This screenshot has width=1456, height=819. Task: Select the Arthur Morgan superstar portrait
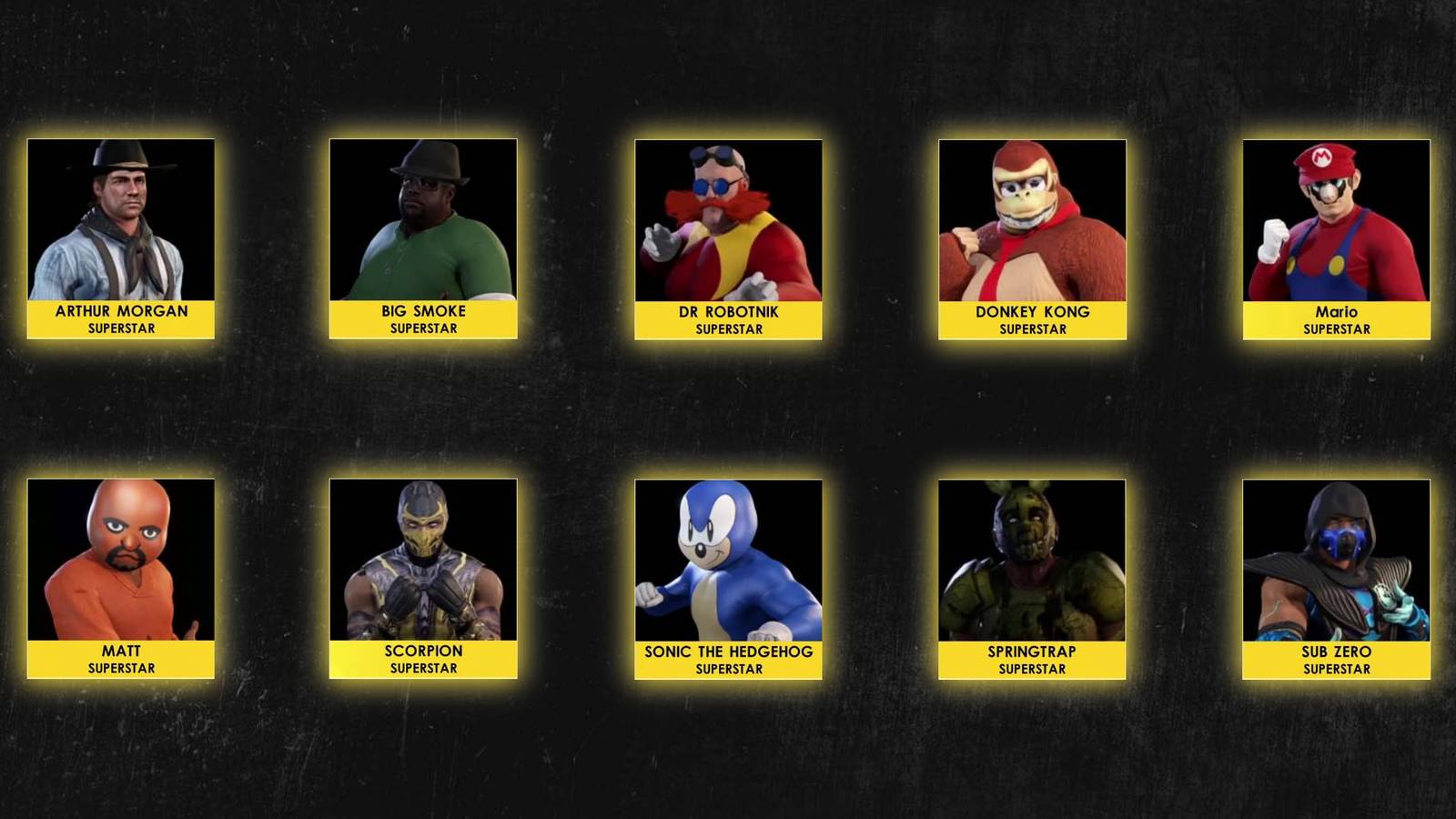[x=121, y=218]
